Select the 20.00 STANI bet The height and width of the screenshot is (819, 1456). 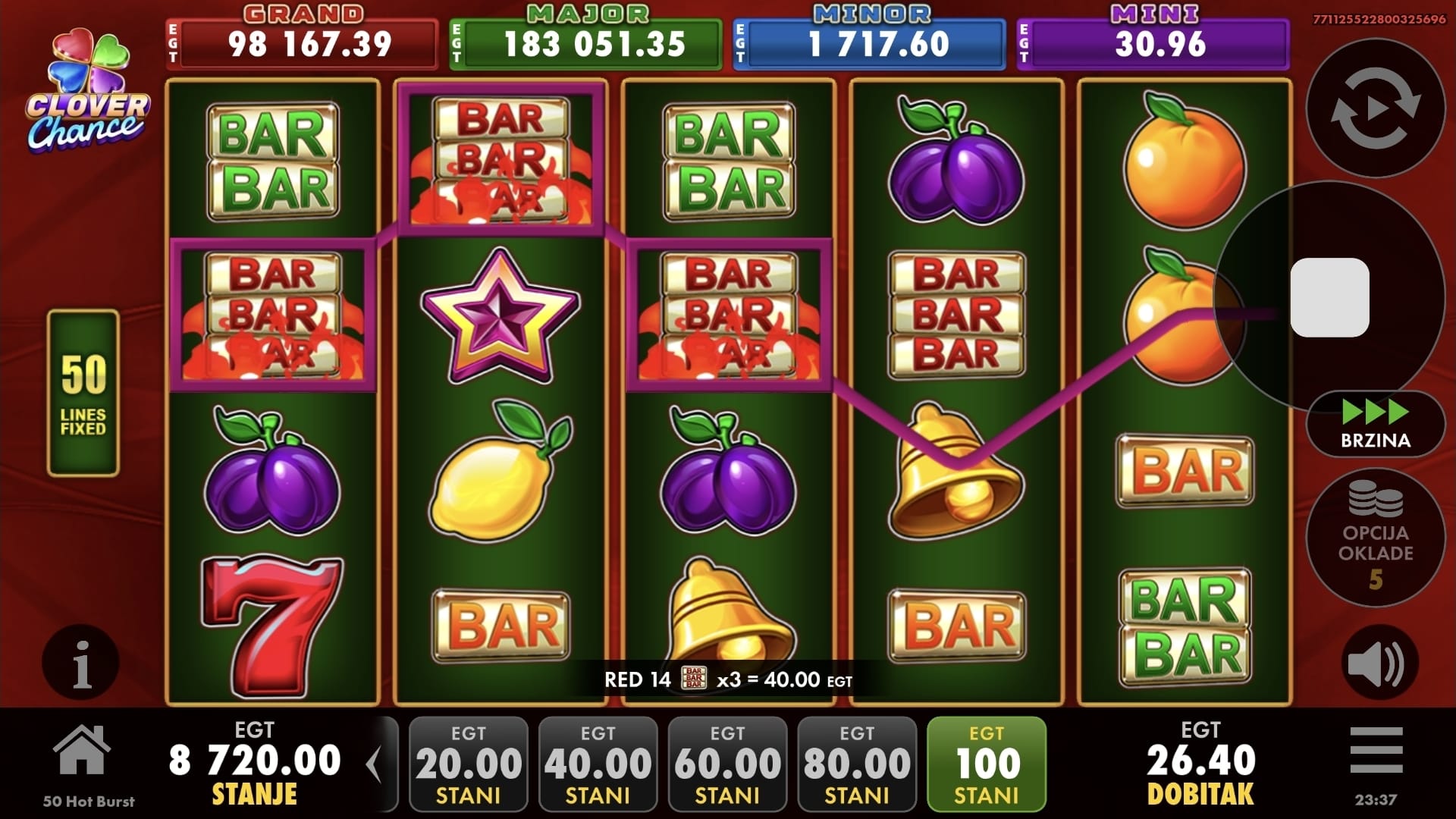[468, 764]
